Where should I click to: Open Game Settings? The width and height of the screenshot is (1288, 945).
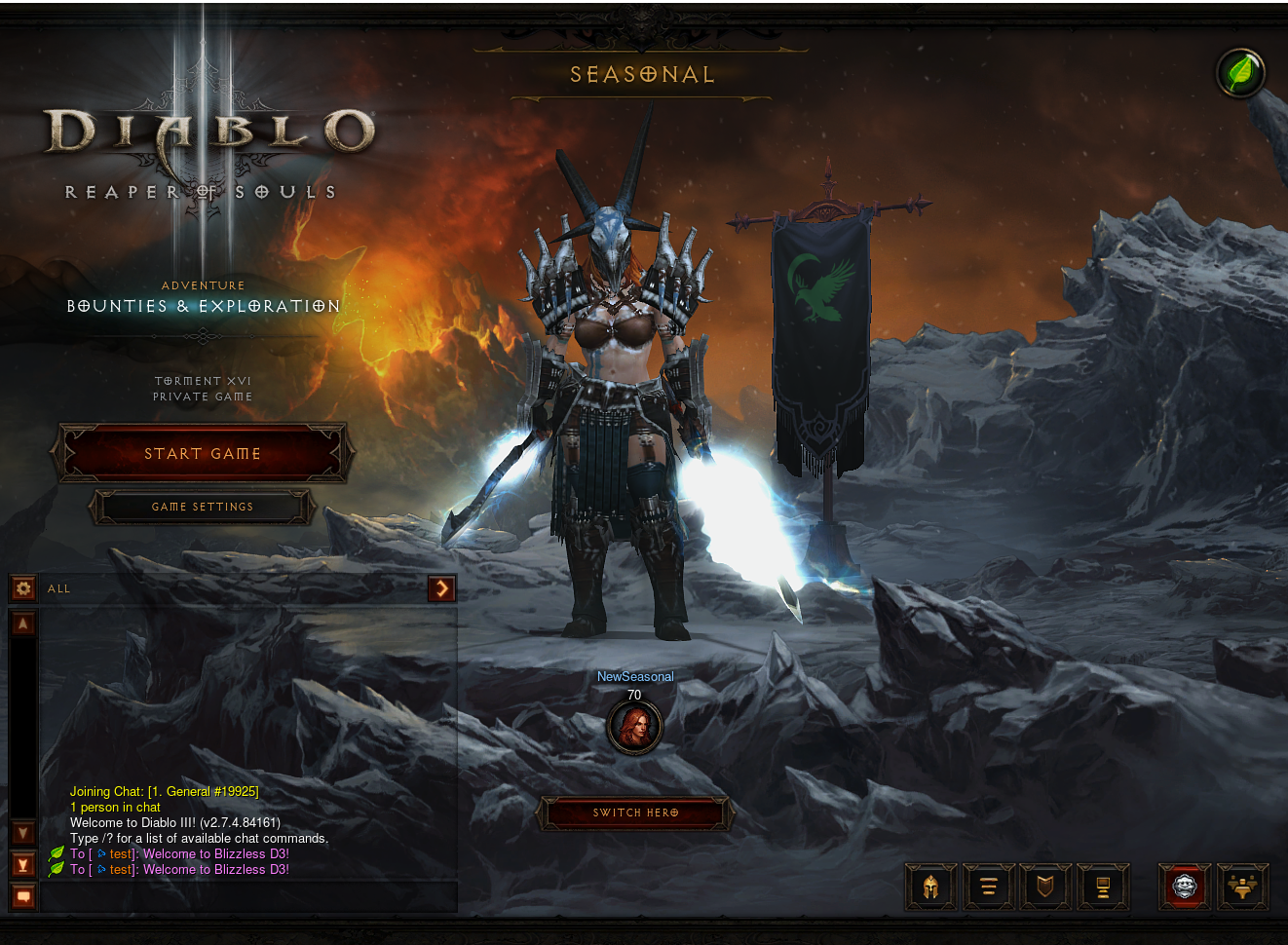point(203,507)
